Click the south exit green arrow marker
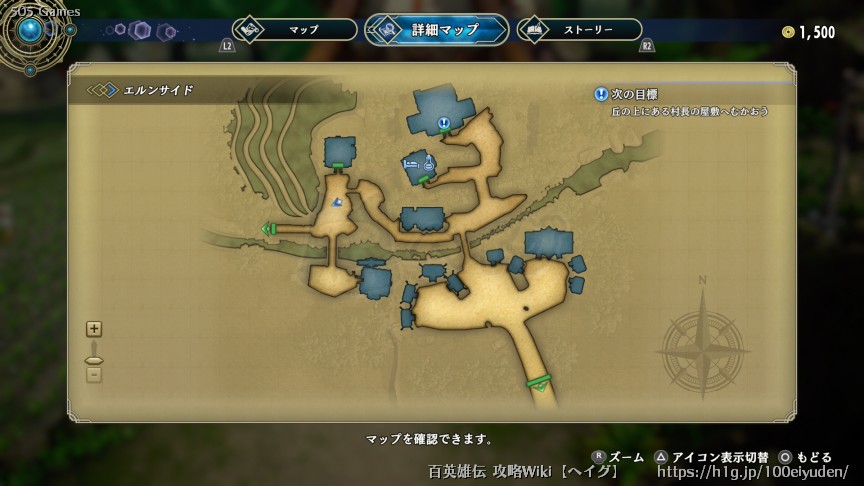The height and width of the screenshot is (486, 864). click(x=540, y=385)
